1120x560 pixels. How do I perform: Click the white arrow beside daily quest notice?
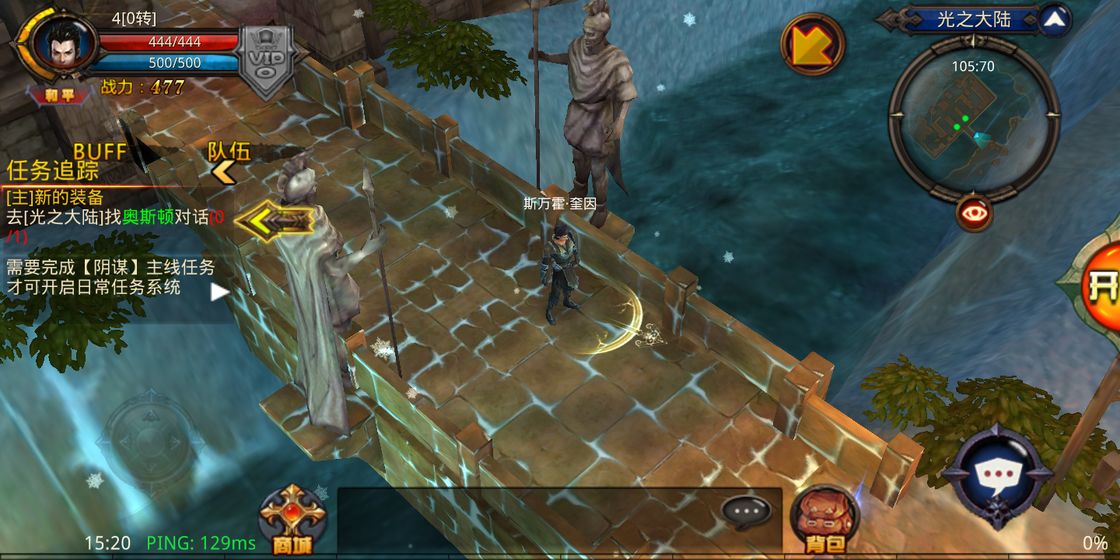(219, 292)
